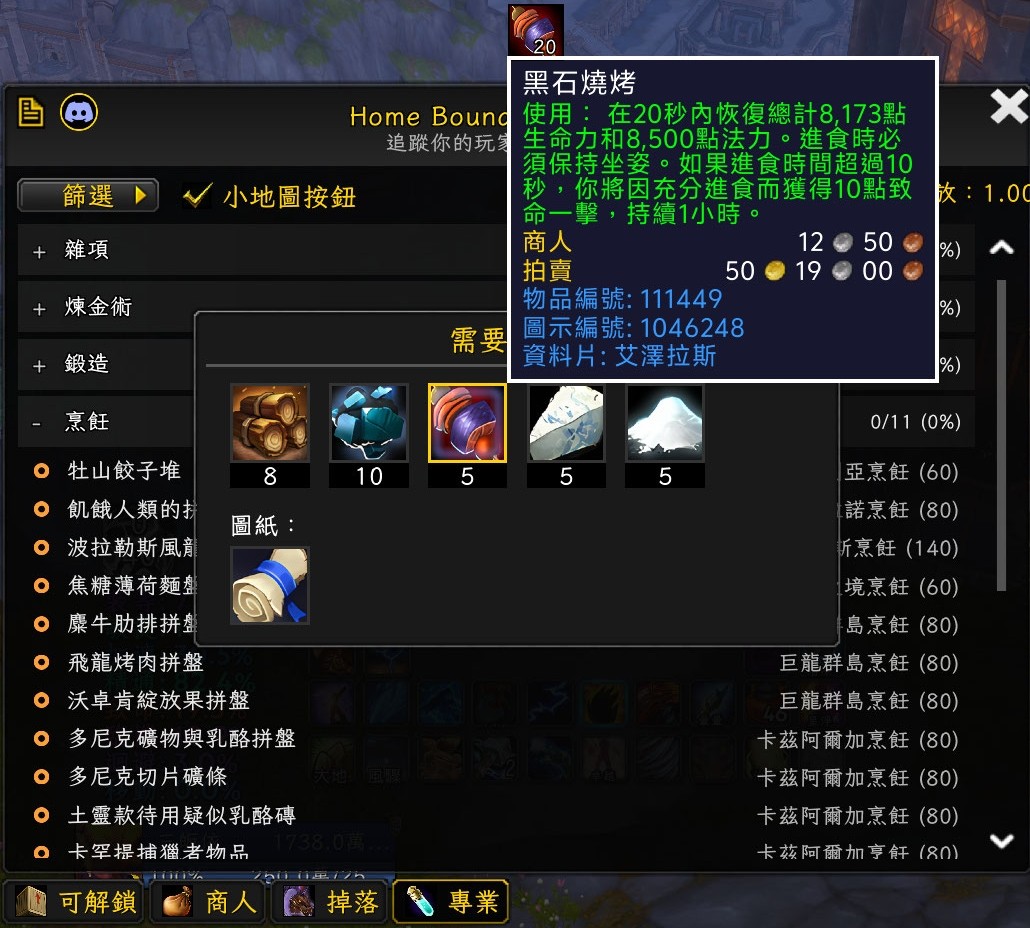Open the 篩選 filter dropdown
The image size is (1030, 928).
click(88, 196)
